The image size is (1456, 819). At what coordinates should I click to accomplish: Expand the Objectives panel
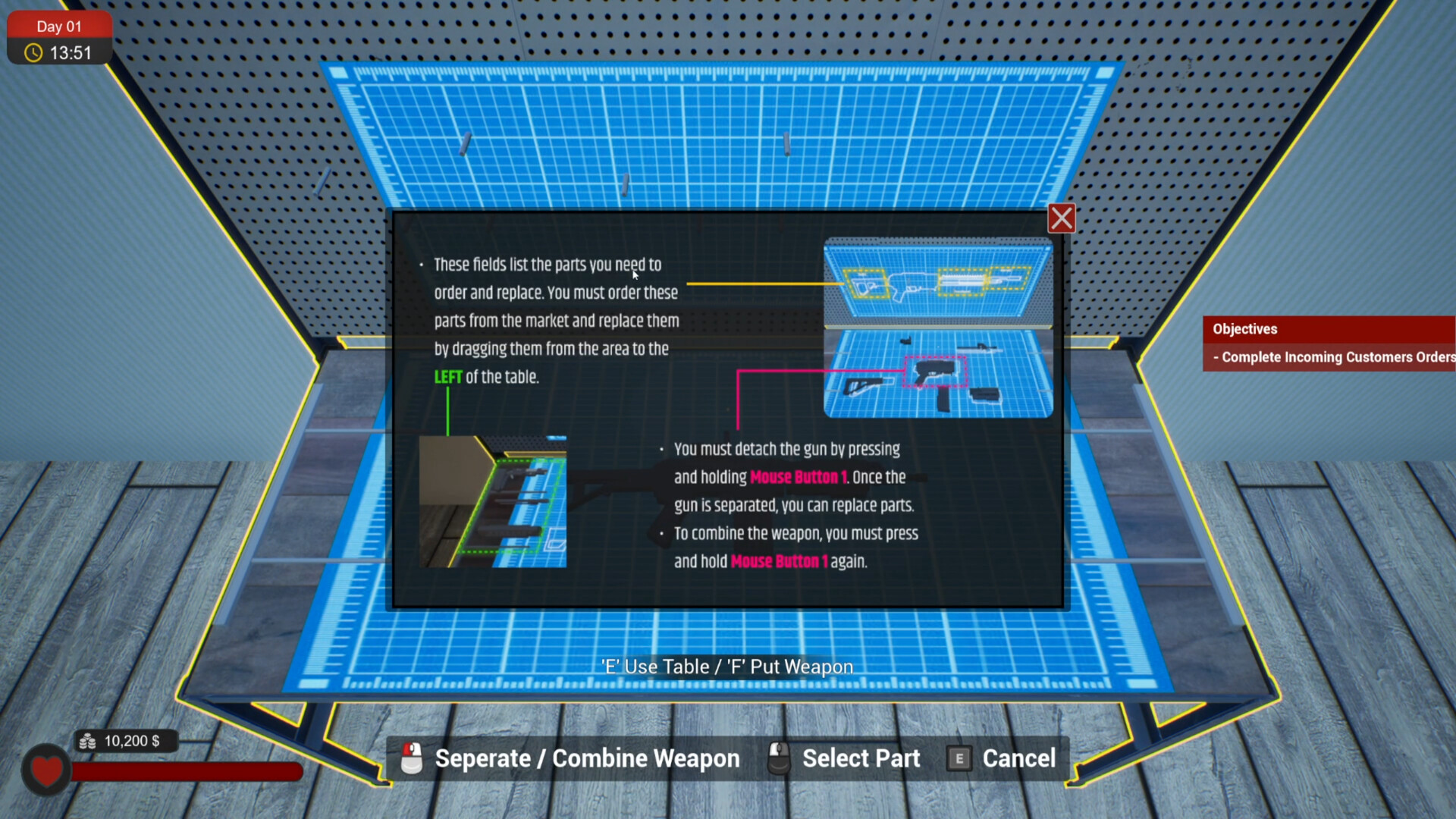point(1244,329)
